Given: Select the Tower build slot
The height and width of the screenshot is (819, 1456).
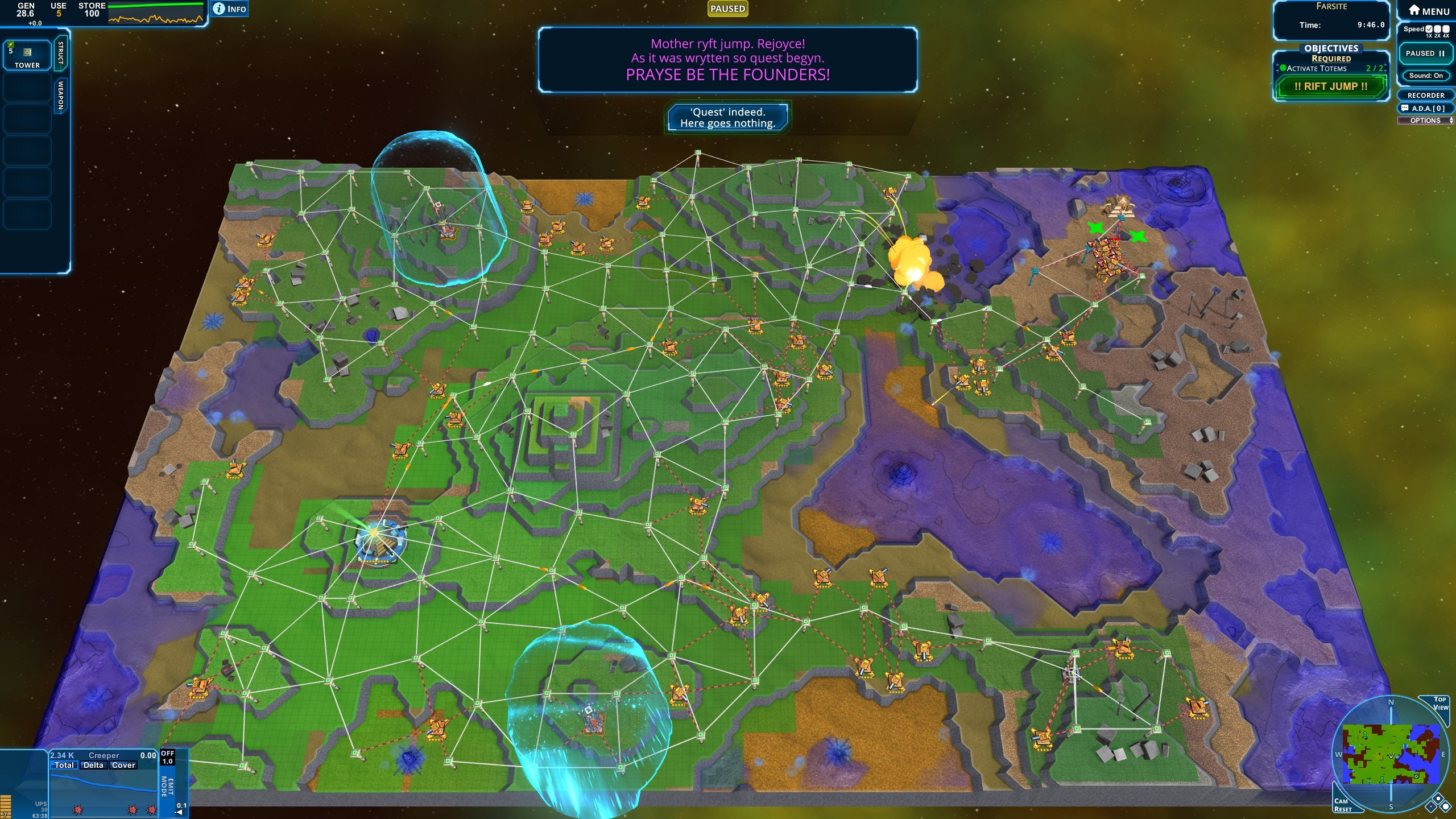Looking at the screenshot, I should click(27, 55).
